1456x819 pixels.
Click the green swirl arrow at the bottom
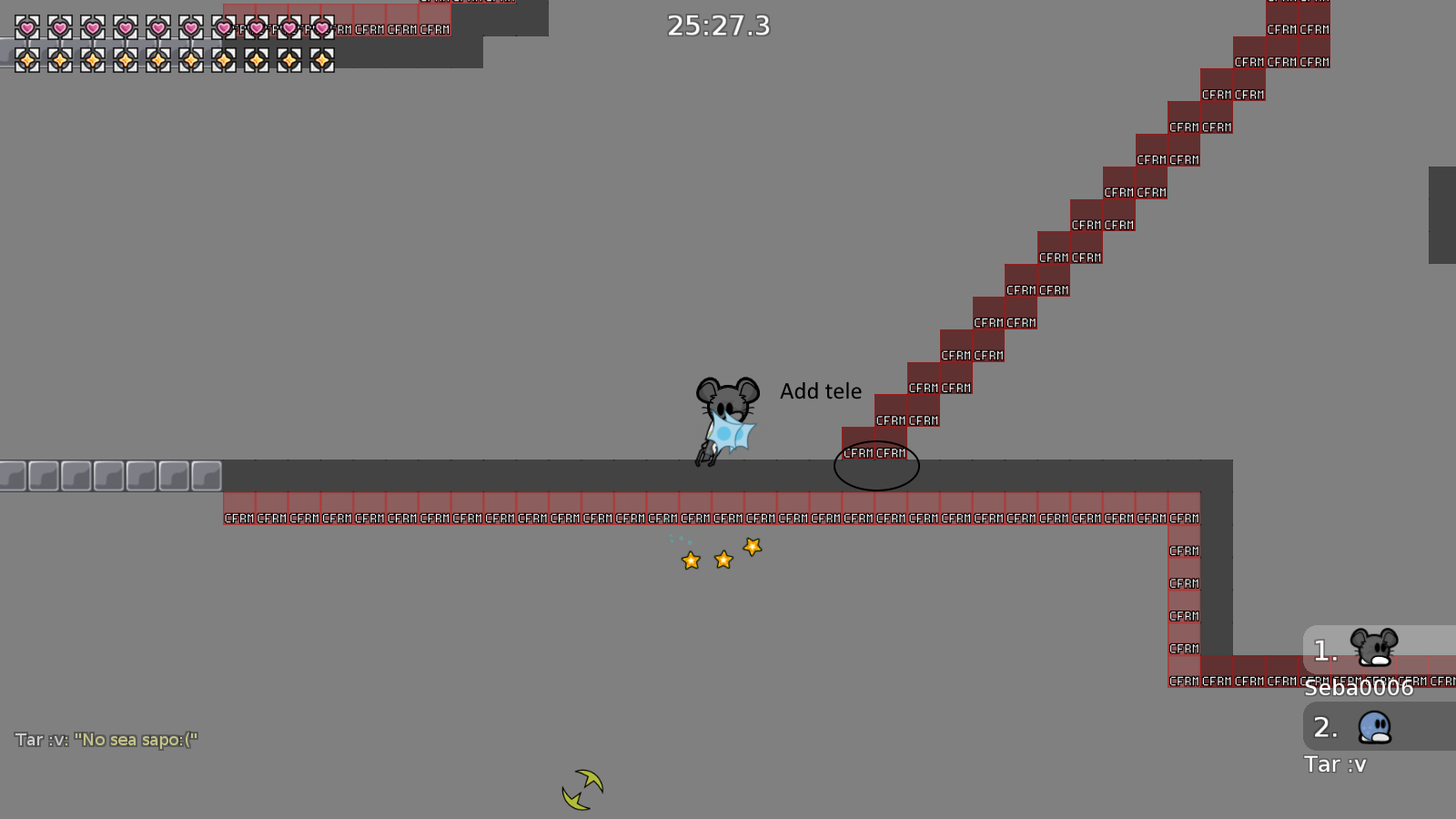[x=581, y=788]
